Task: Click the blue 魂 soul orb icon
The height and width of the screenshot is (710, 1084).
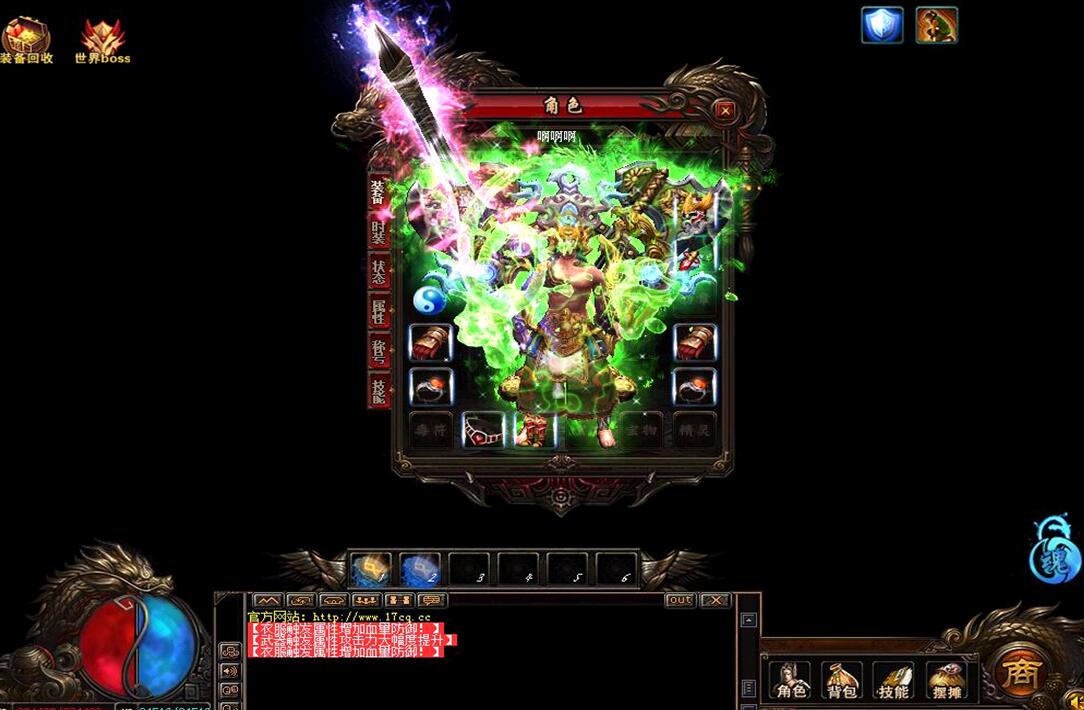Action: click(x=1055, y=551)
